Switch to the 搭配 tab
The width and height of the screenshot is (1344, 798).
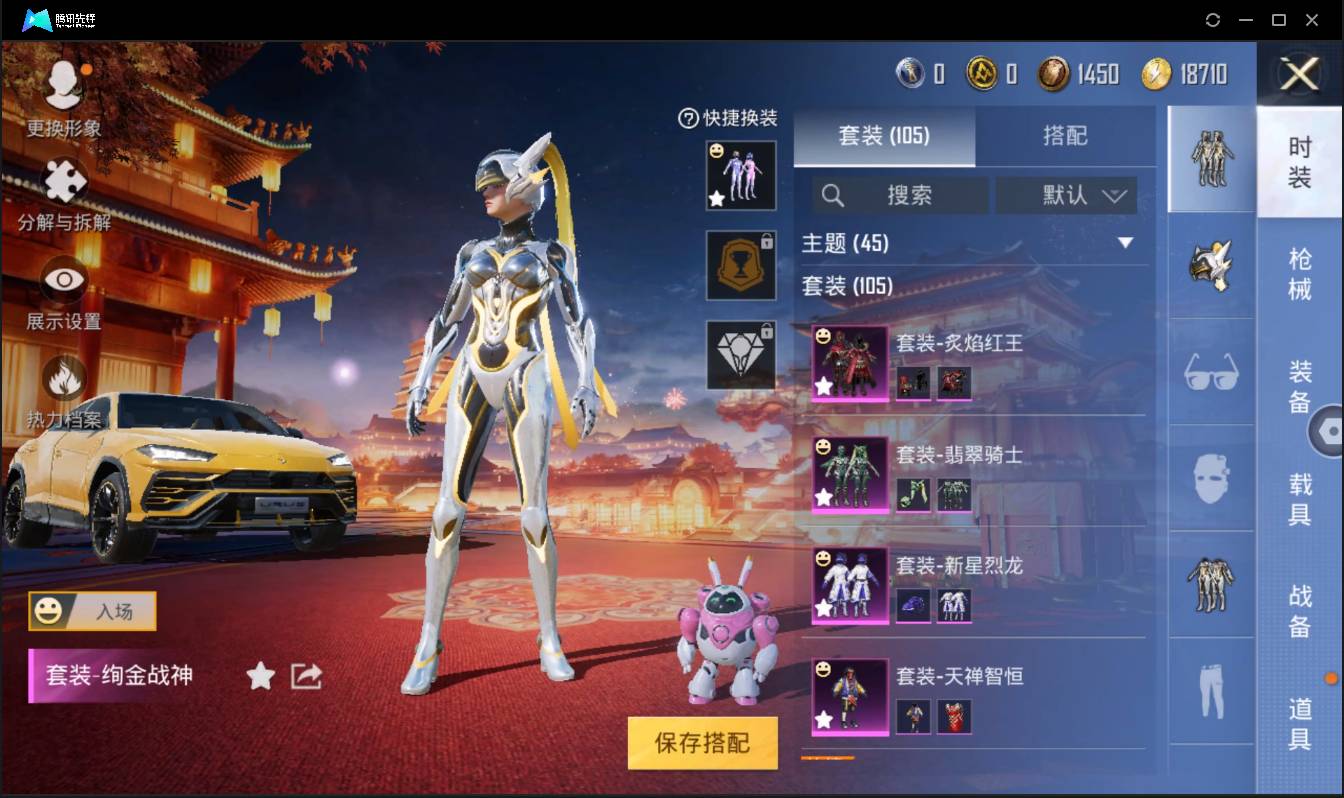coord(1066,137)
